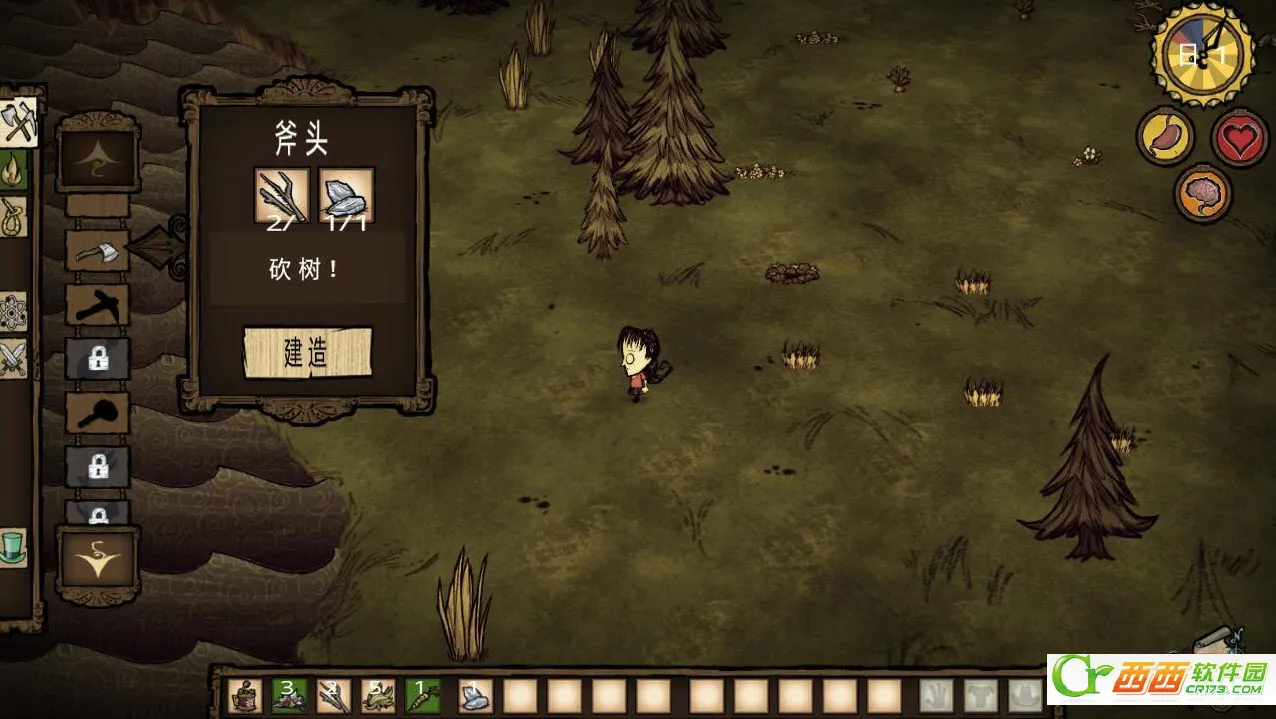Switch to the Fire crafting tab
Viewport: 1276px width, 719px height.
[x=14, y=170]
